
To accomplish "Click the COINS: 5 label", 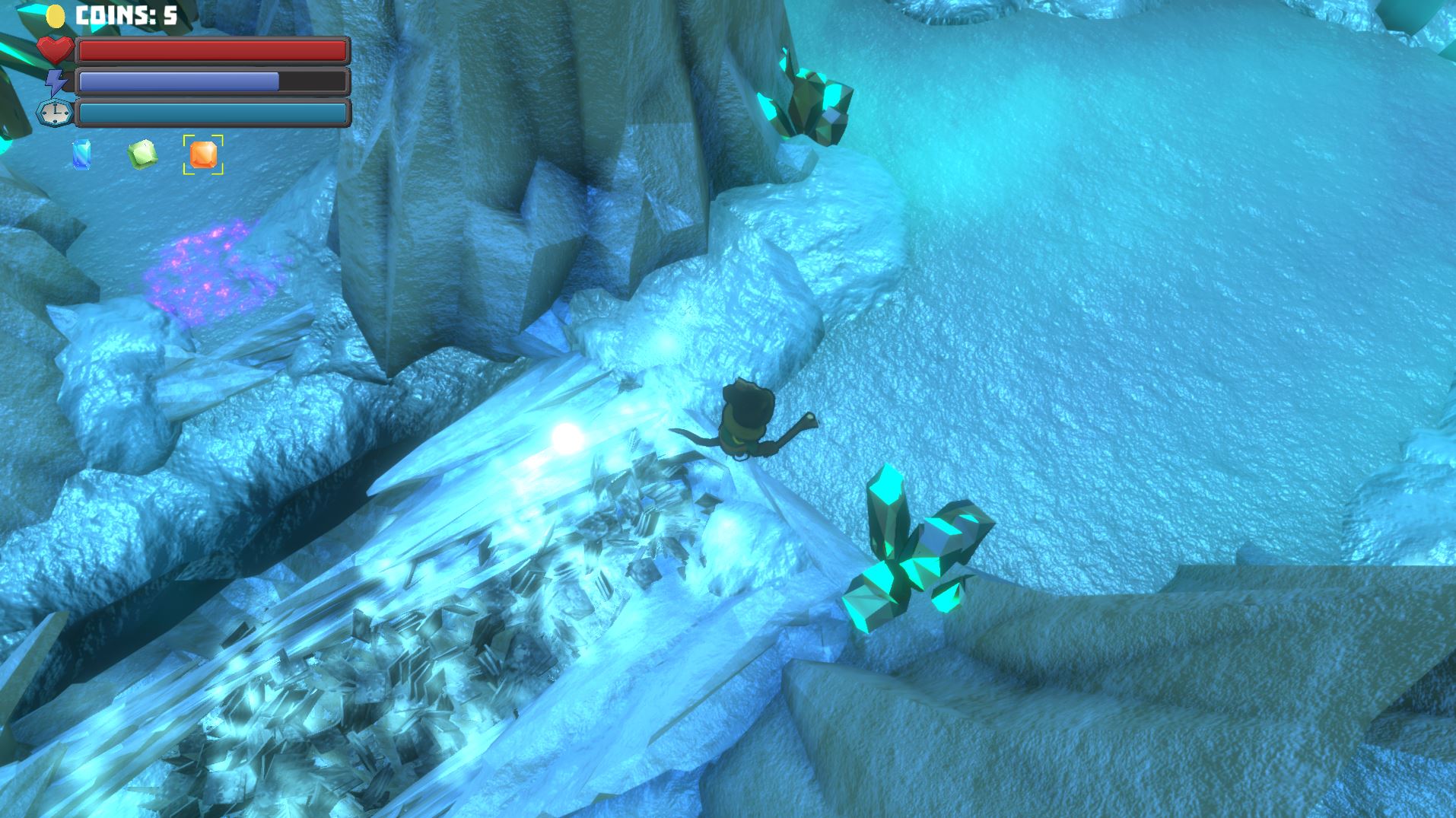I will [126, 13].
